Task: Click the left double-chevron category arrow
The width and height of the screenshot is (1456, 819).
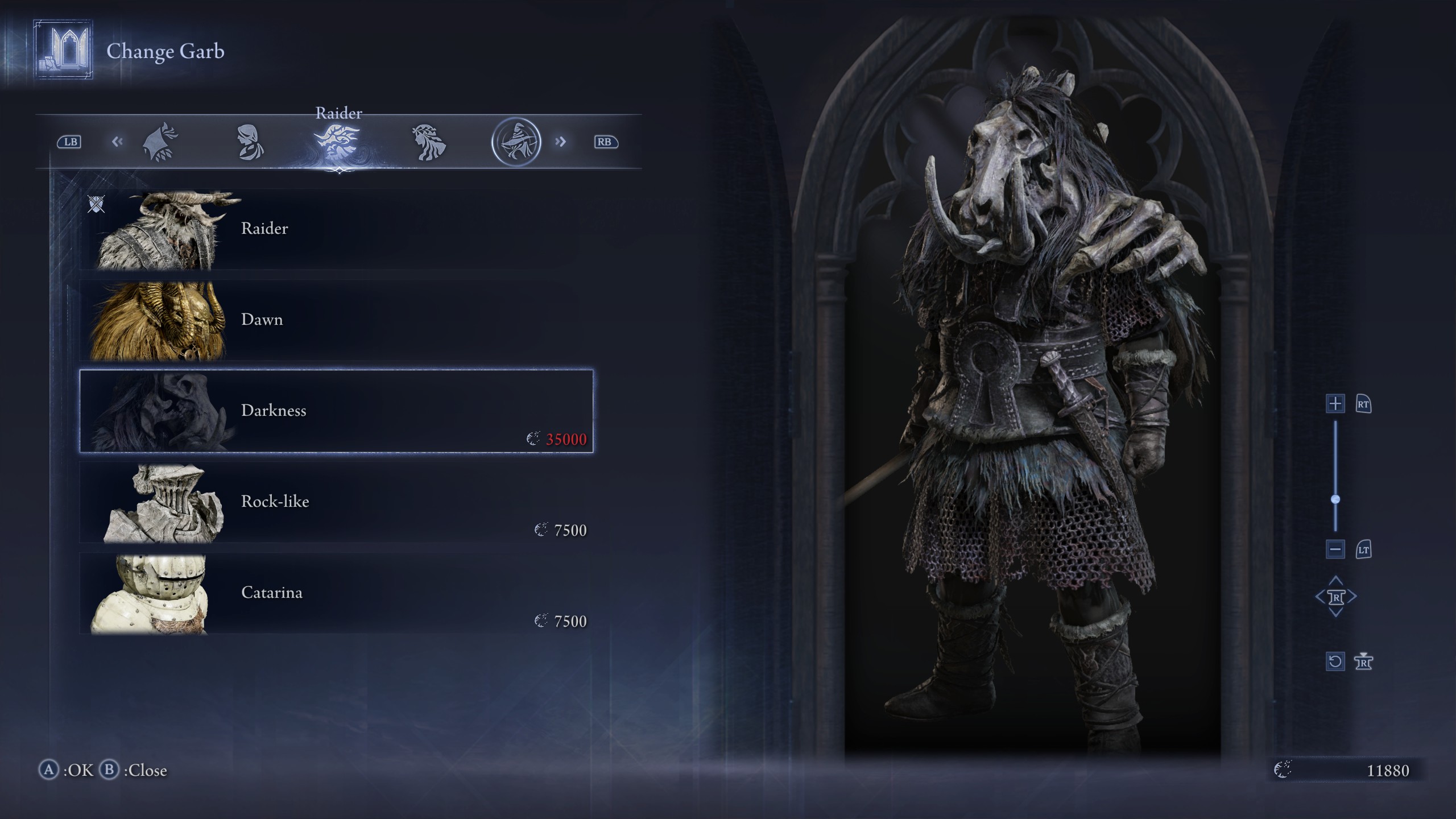Action: click(x=118, y=141)
